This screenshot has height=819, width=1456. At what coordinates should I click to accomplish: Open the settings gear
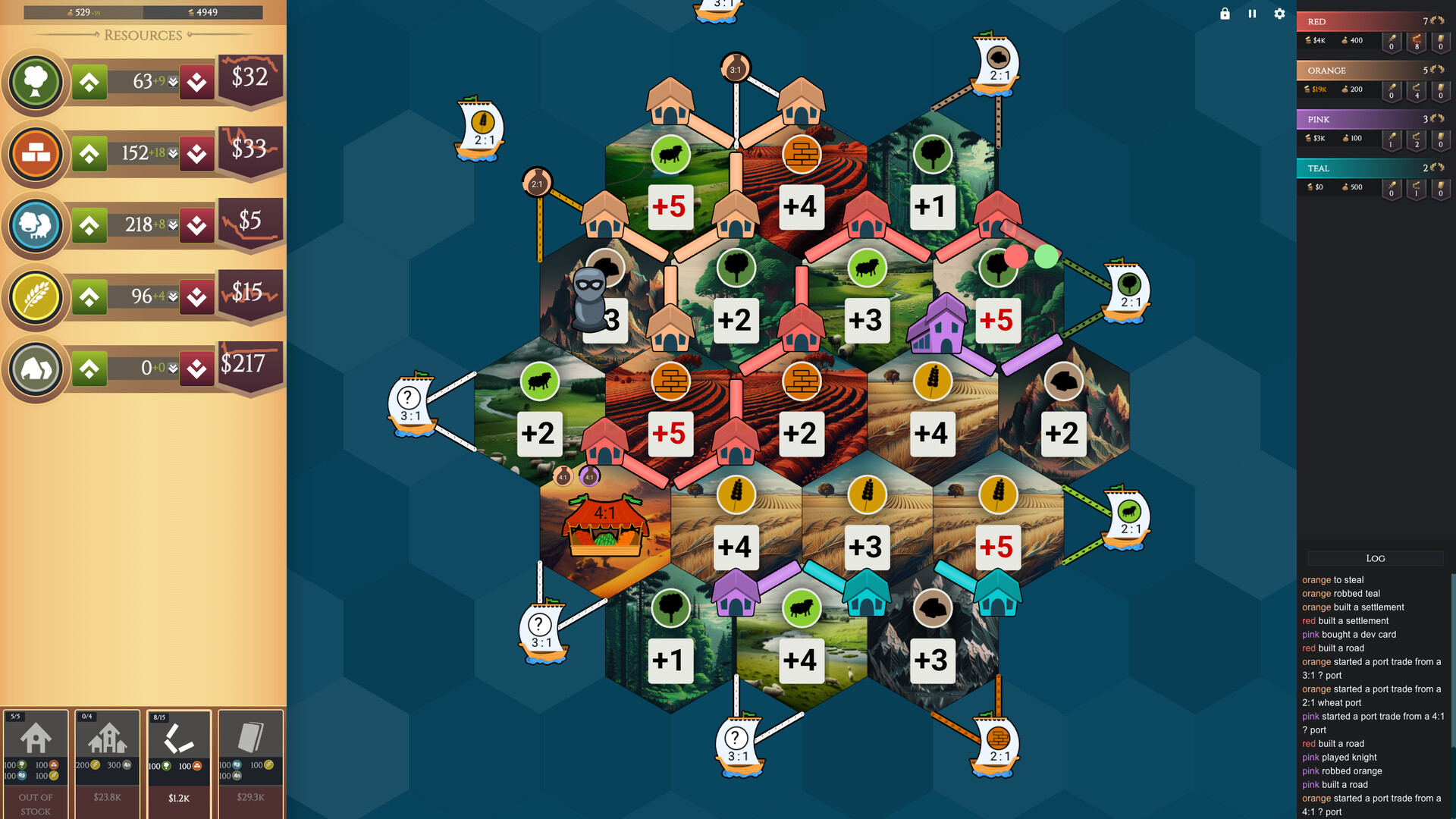pyautogui.click(x=1279, y=14)
